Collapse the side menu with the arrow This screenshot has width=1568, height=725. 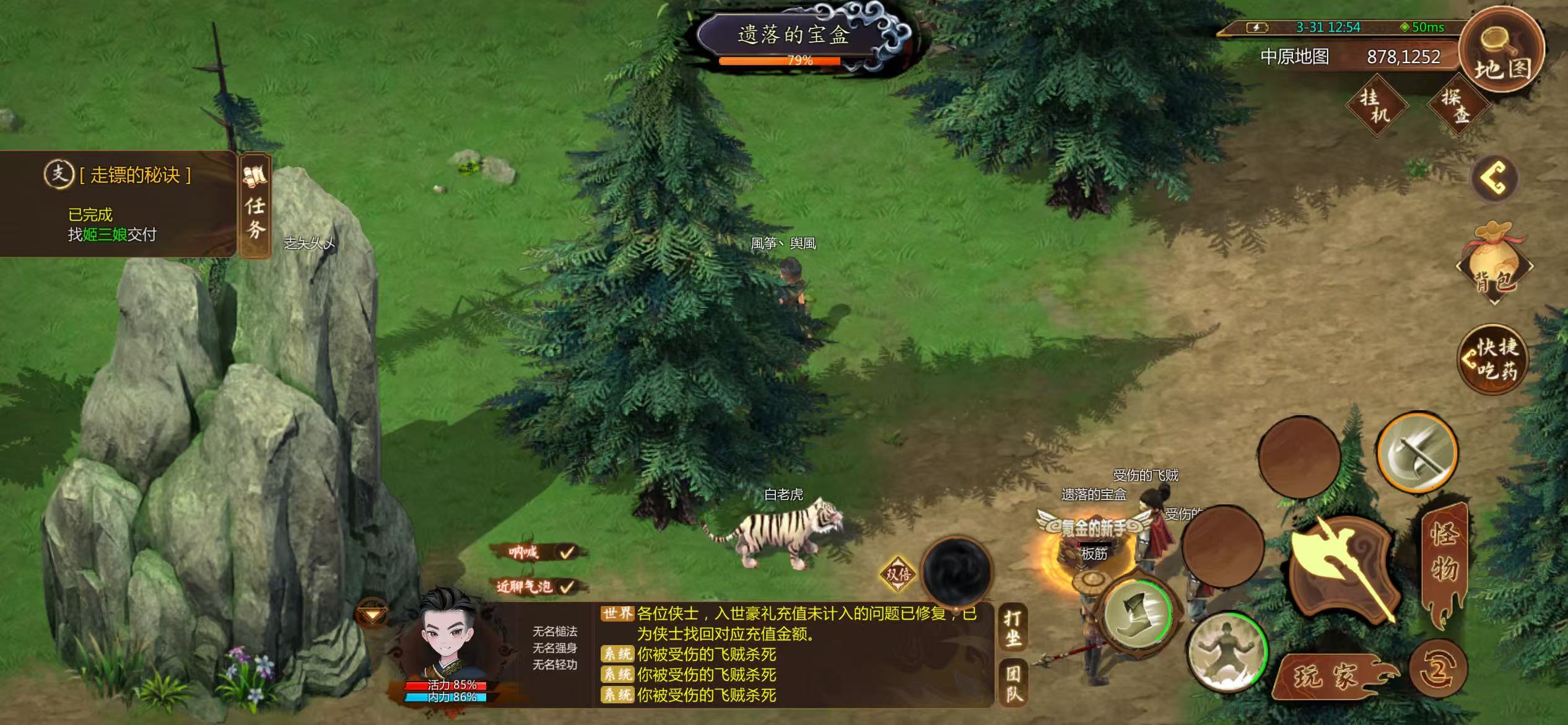click(x=1494, y=178)
